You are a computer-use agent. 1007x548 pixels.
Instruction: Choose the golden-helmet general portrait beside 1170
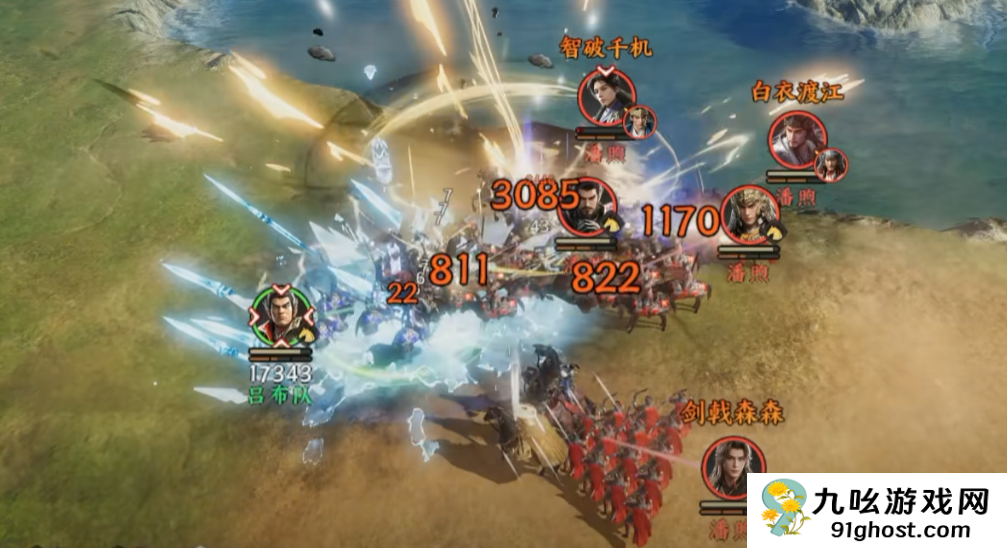750,214
